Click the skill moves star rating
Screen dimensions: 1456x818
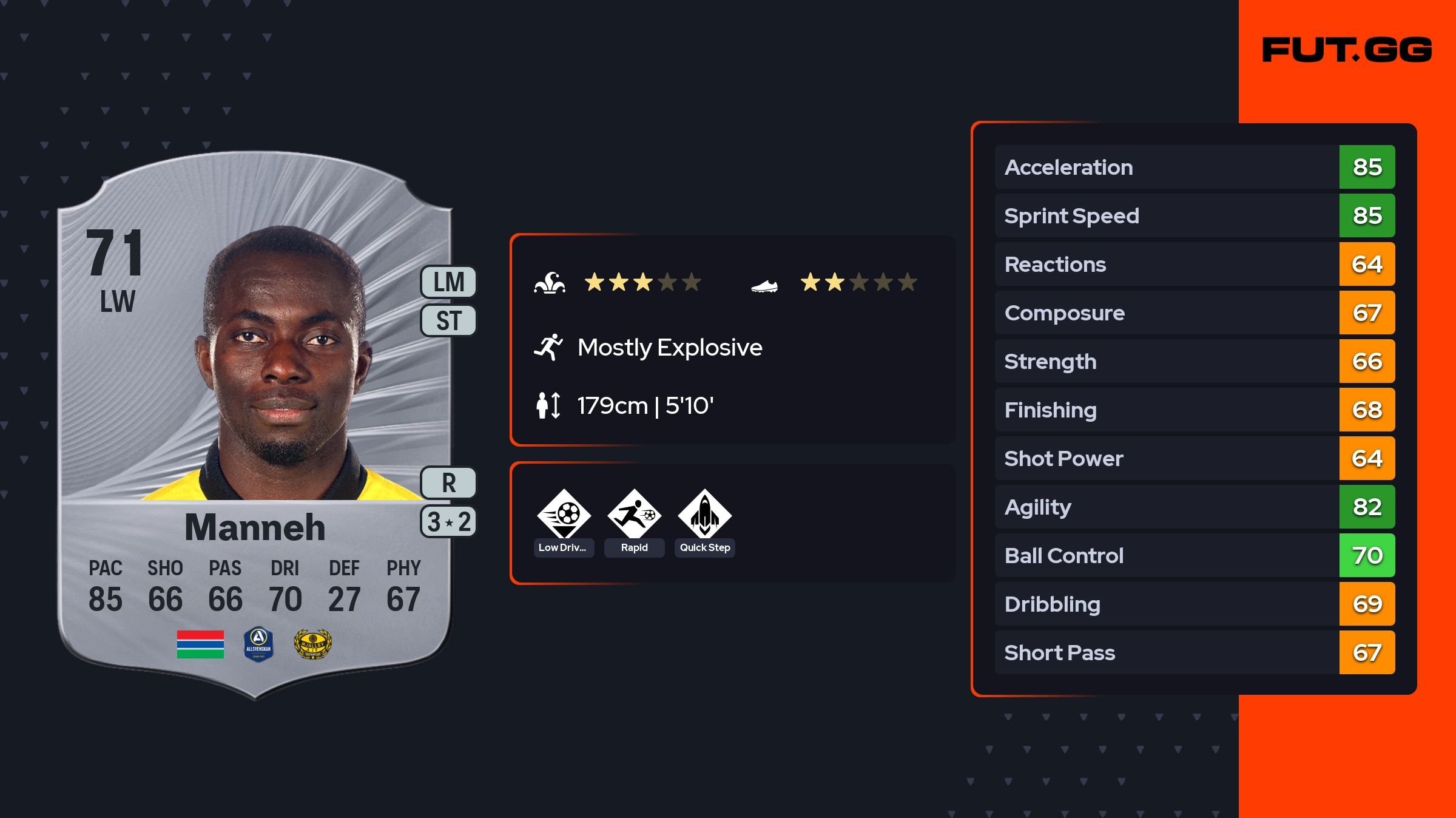click(642, 282)
